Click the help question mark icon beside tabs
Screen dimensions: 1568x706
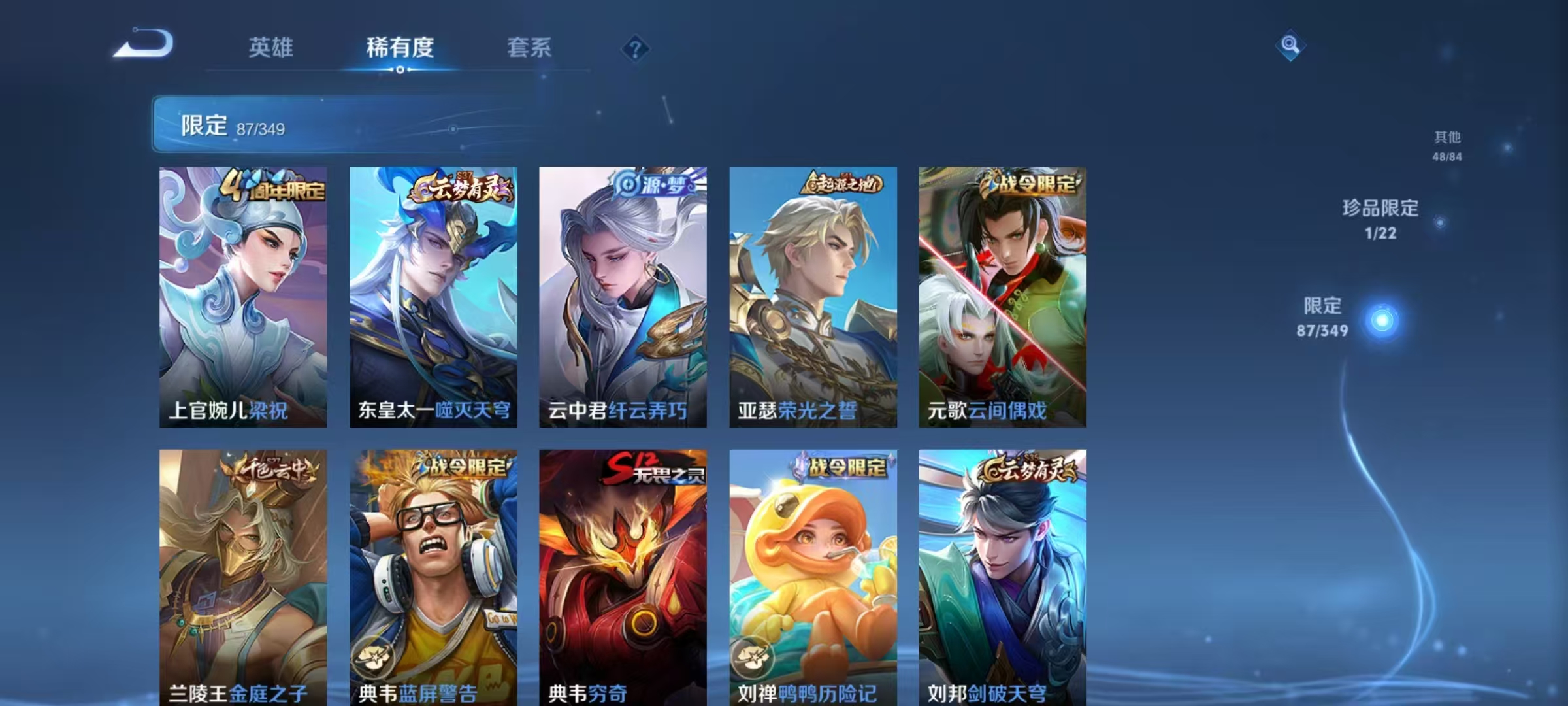click(634, 48)
